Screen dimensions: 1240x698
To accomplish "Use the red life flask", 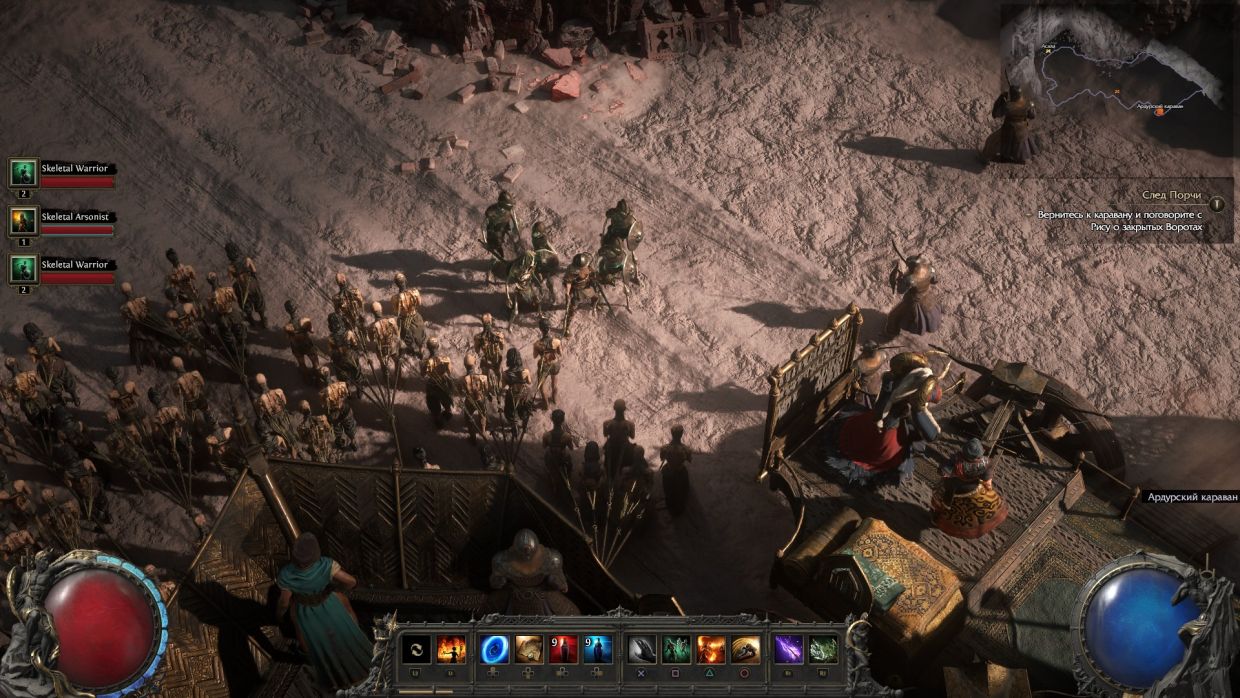I will click(x=563, y=650).
